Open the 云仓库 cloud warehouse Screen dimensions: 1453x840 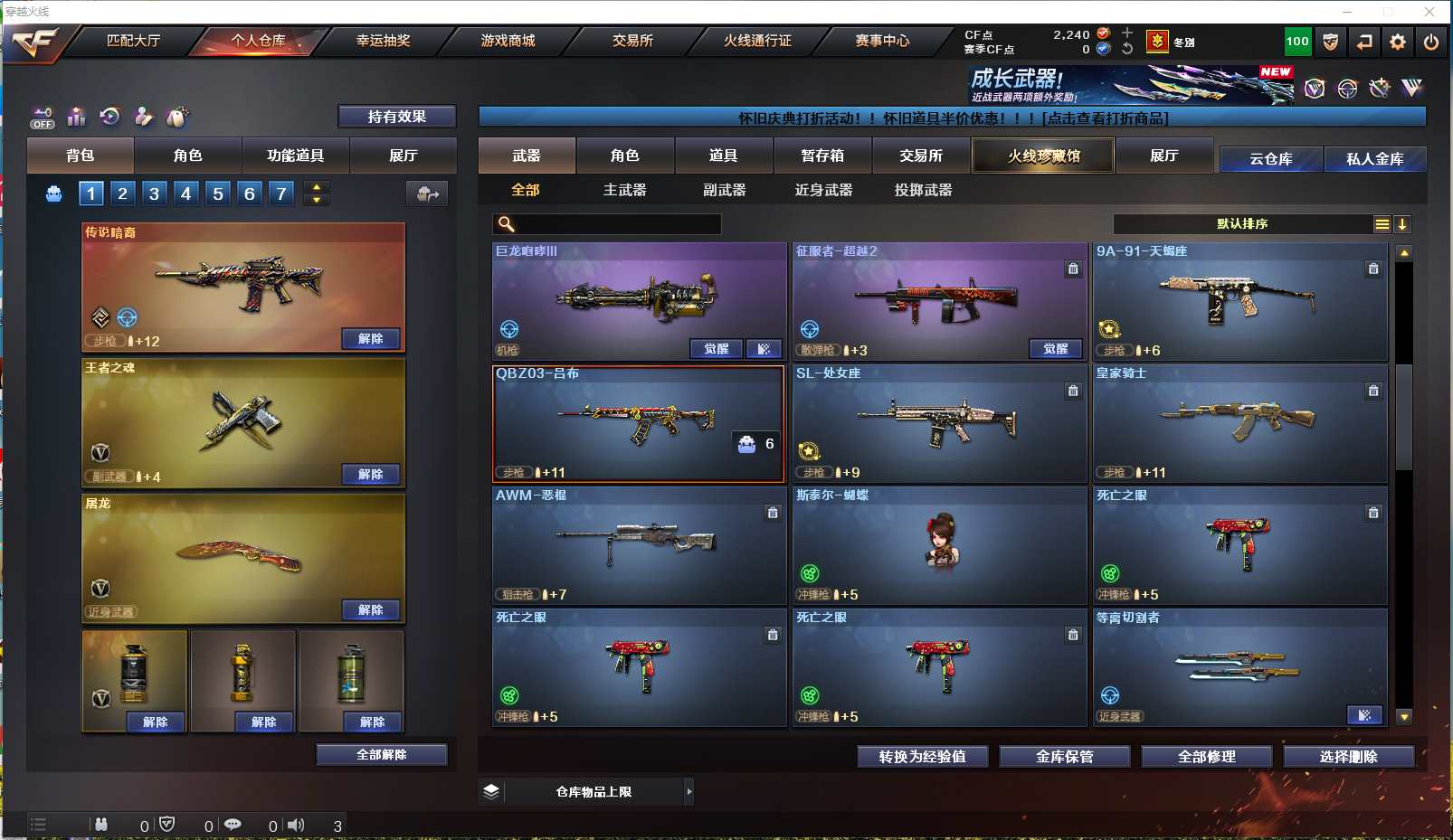[1270, 159]
